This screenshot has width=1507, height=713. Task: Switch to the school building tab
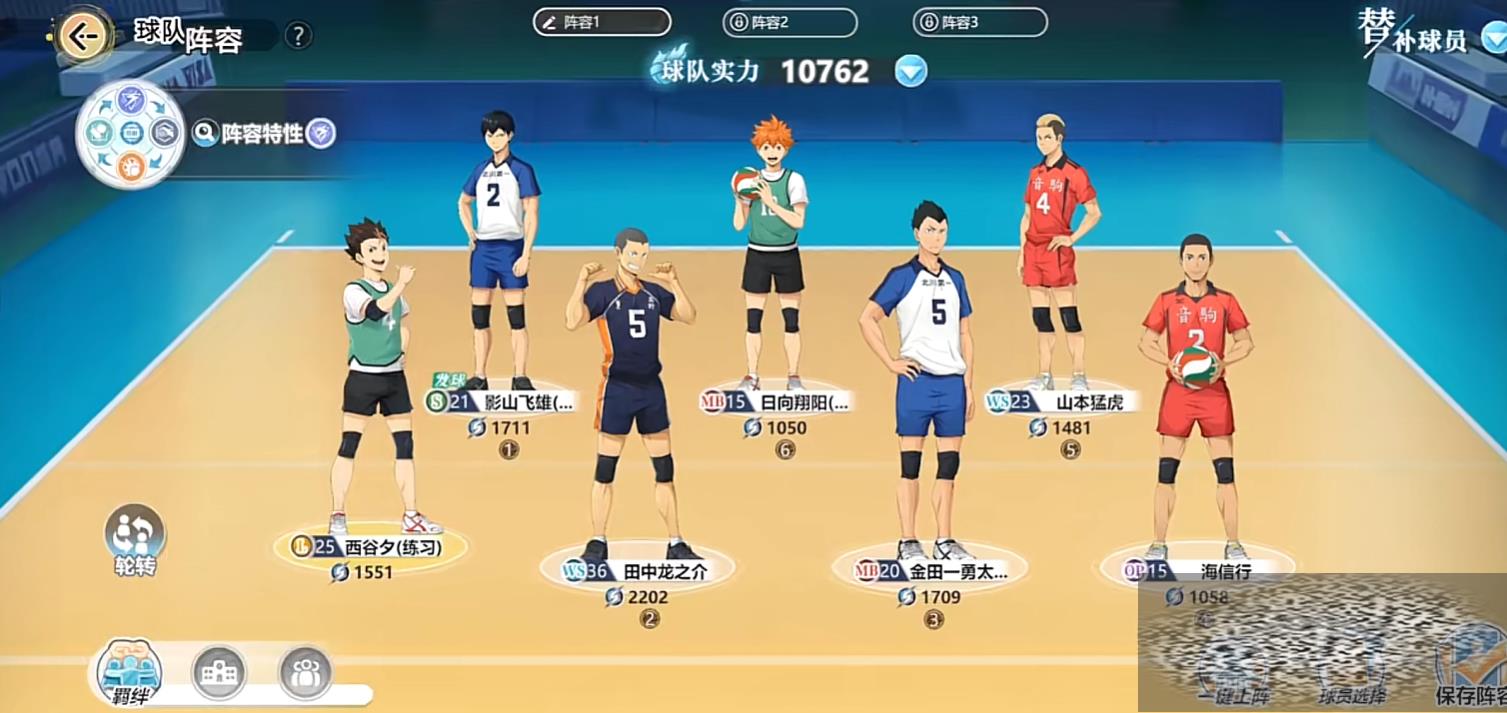tap(219, 672)
